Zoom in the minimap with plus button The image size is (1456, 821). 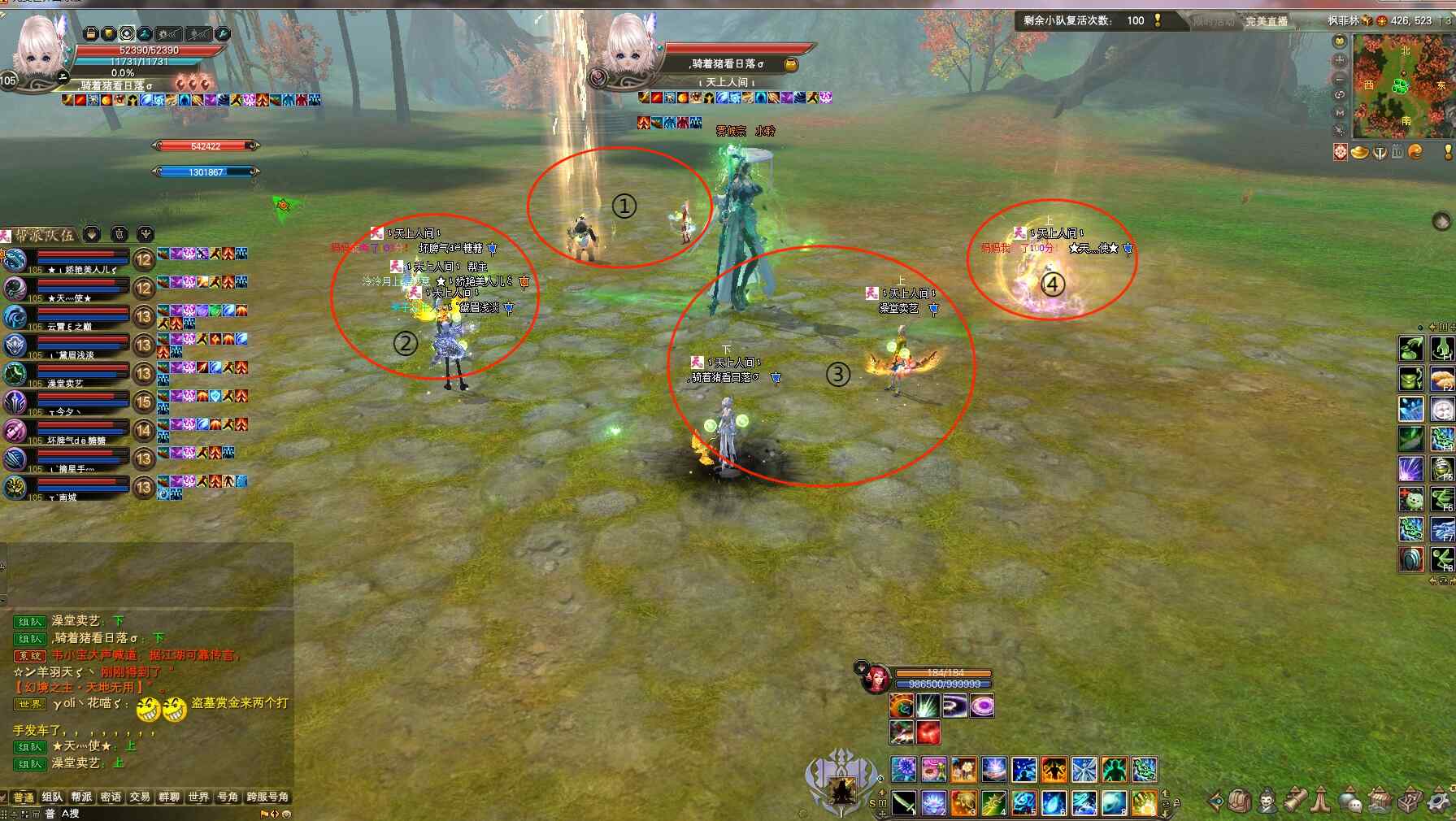coord(1340,60)
